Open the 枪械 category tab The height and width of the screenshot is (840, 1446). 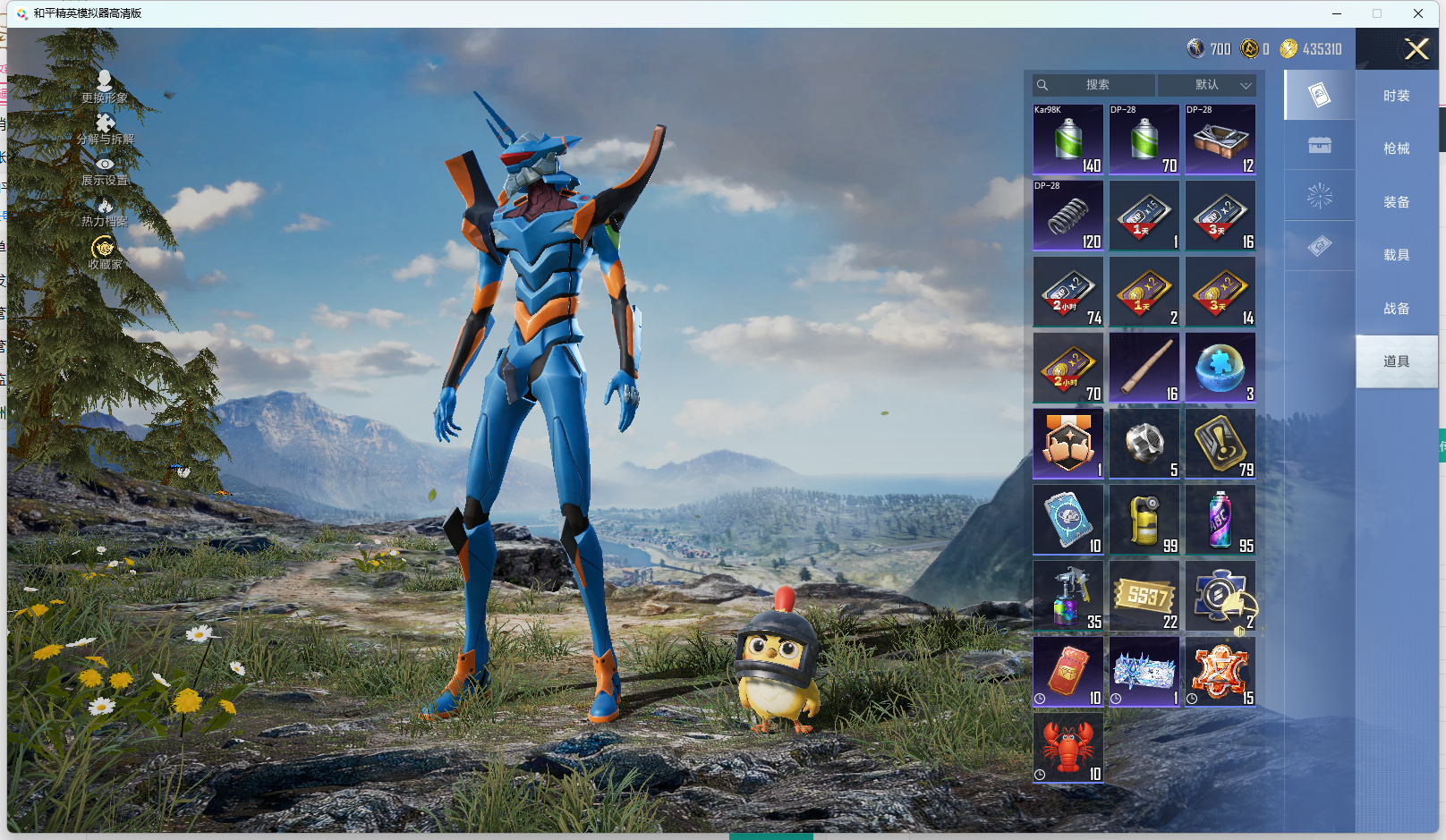click(x=1396, y=148)
